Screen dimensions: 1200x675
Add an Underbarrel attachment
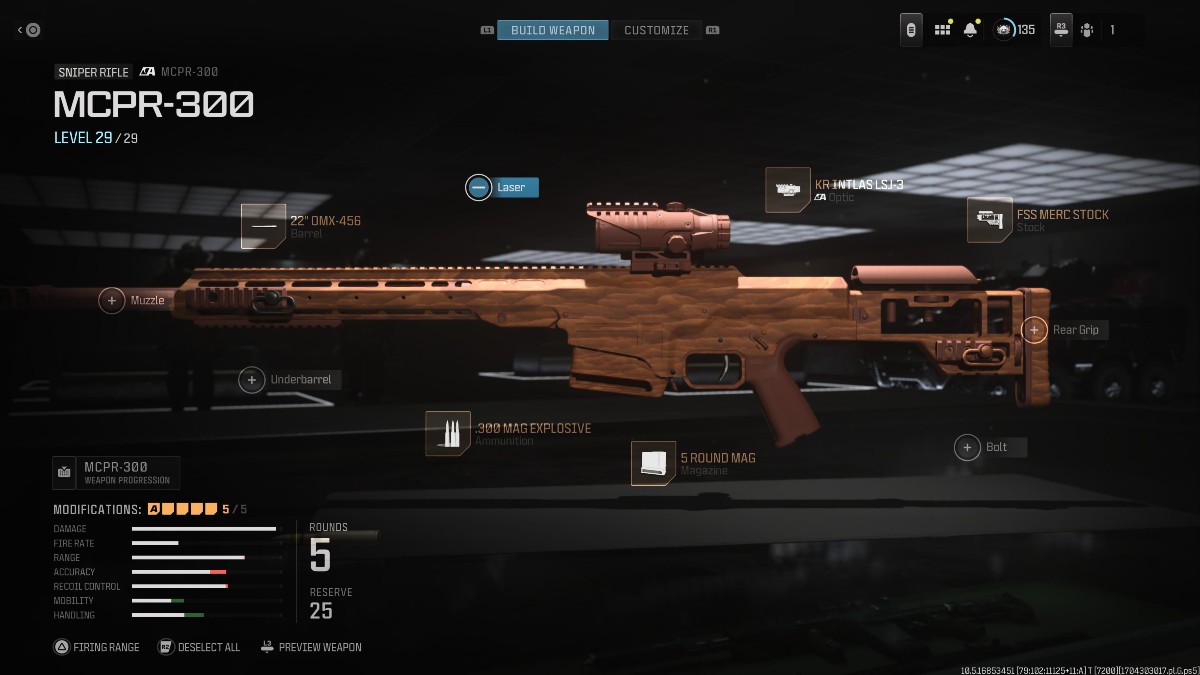pyautogui.click(x=252, y=380)
